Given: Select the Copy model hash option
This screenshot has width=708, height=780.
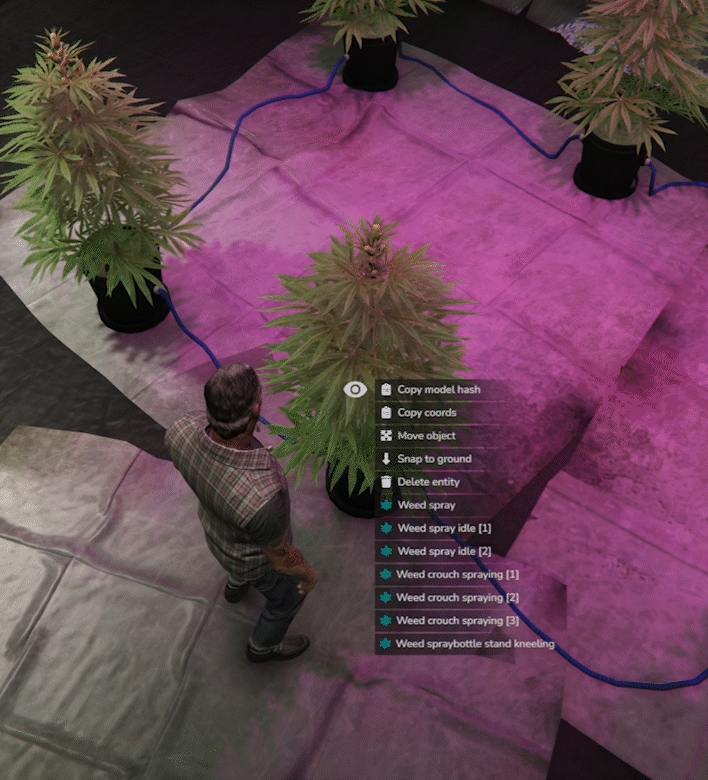Looking at the screenshot, I should pos(438,389).
